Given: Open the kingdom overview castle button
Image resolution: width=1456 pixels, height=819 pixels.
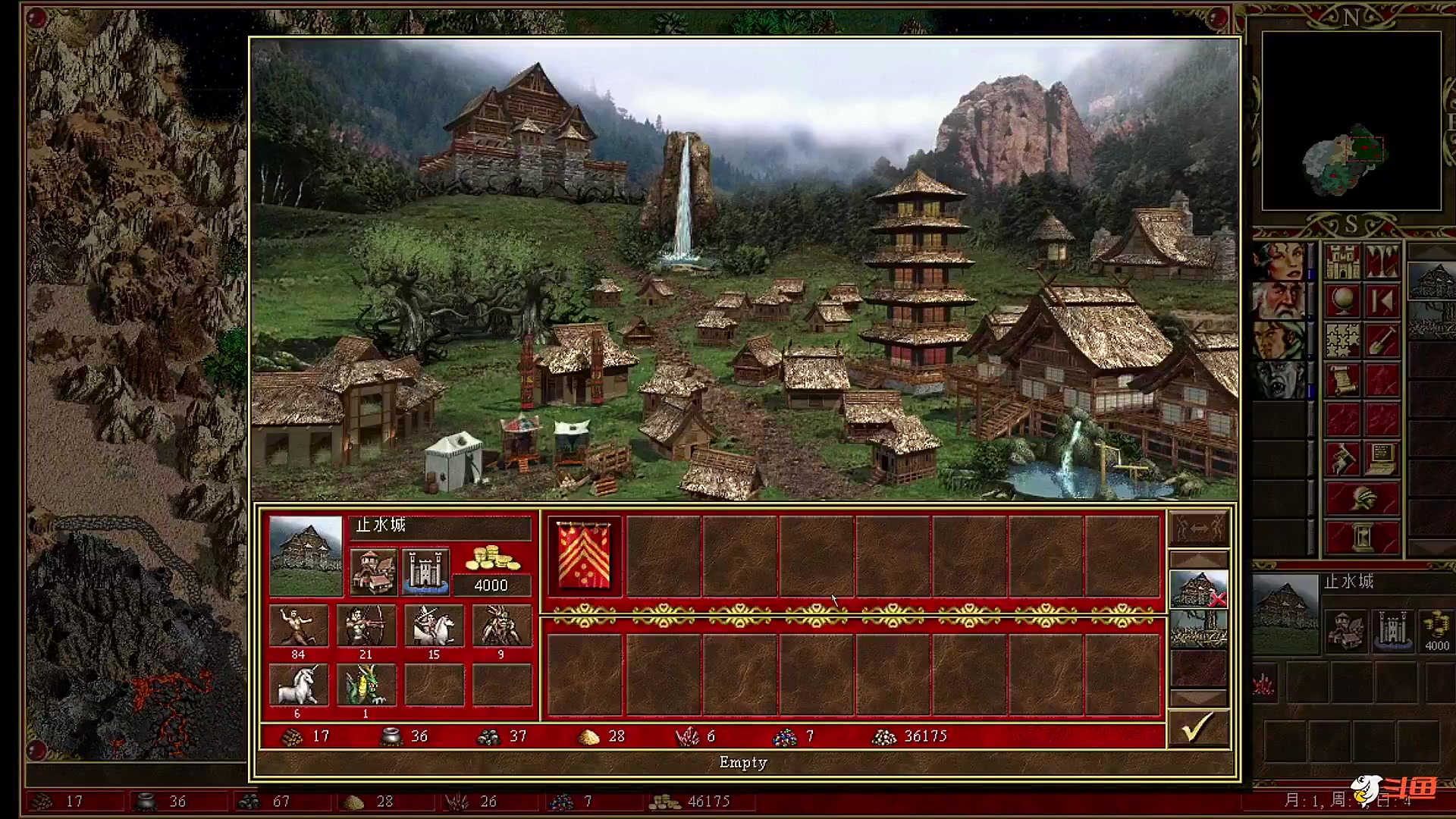Looking at the screenshot, I should pos(1342,262).
